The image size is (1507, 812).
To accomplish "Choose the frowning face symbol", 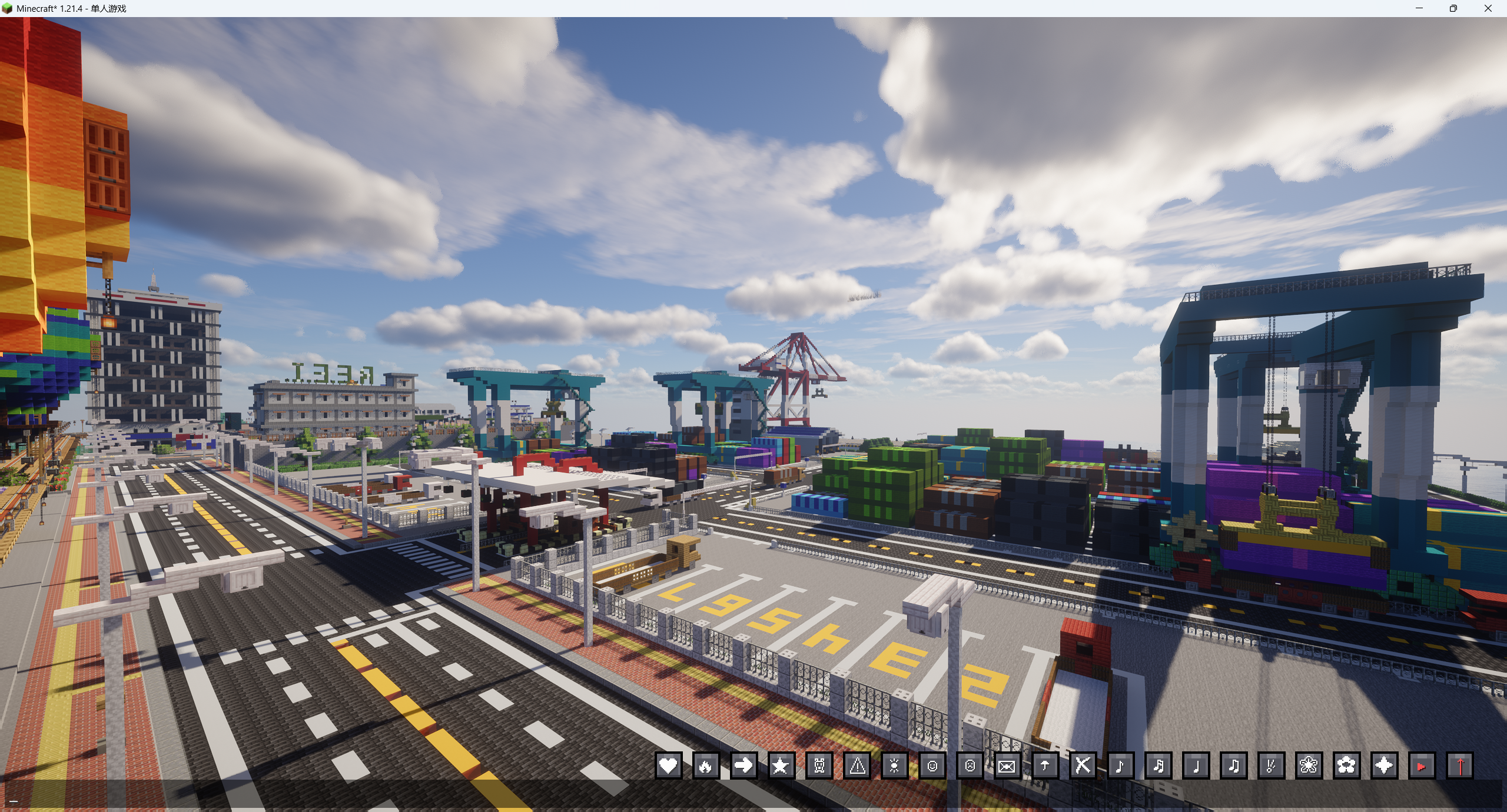I will pyautogui.click(x=970, y=766).
